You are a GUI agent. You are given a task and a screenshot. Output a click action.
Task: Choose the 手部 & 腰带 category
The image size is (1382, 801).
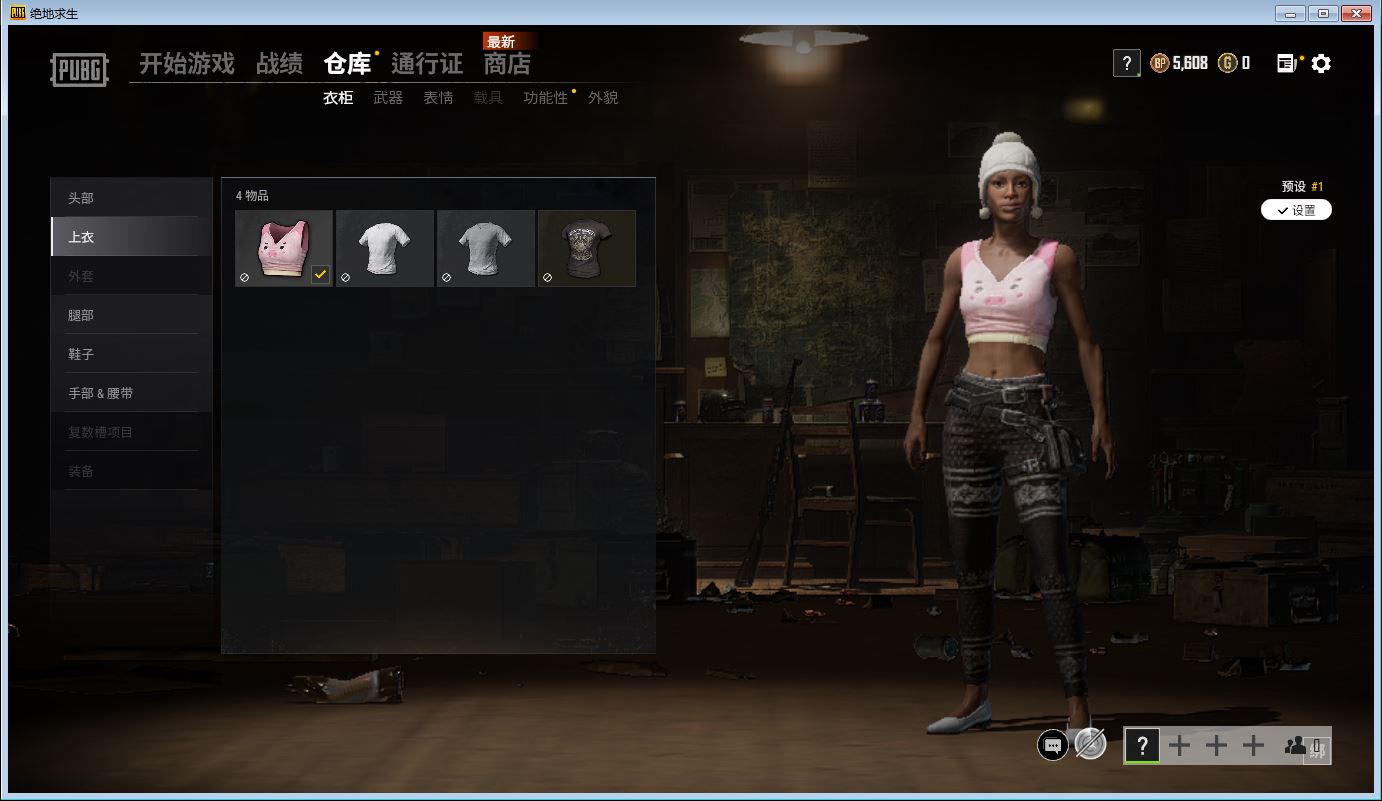(100, 393)
